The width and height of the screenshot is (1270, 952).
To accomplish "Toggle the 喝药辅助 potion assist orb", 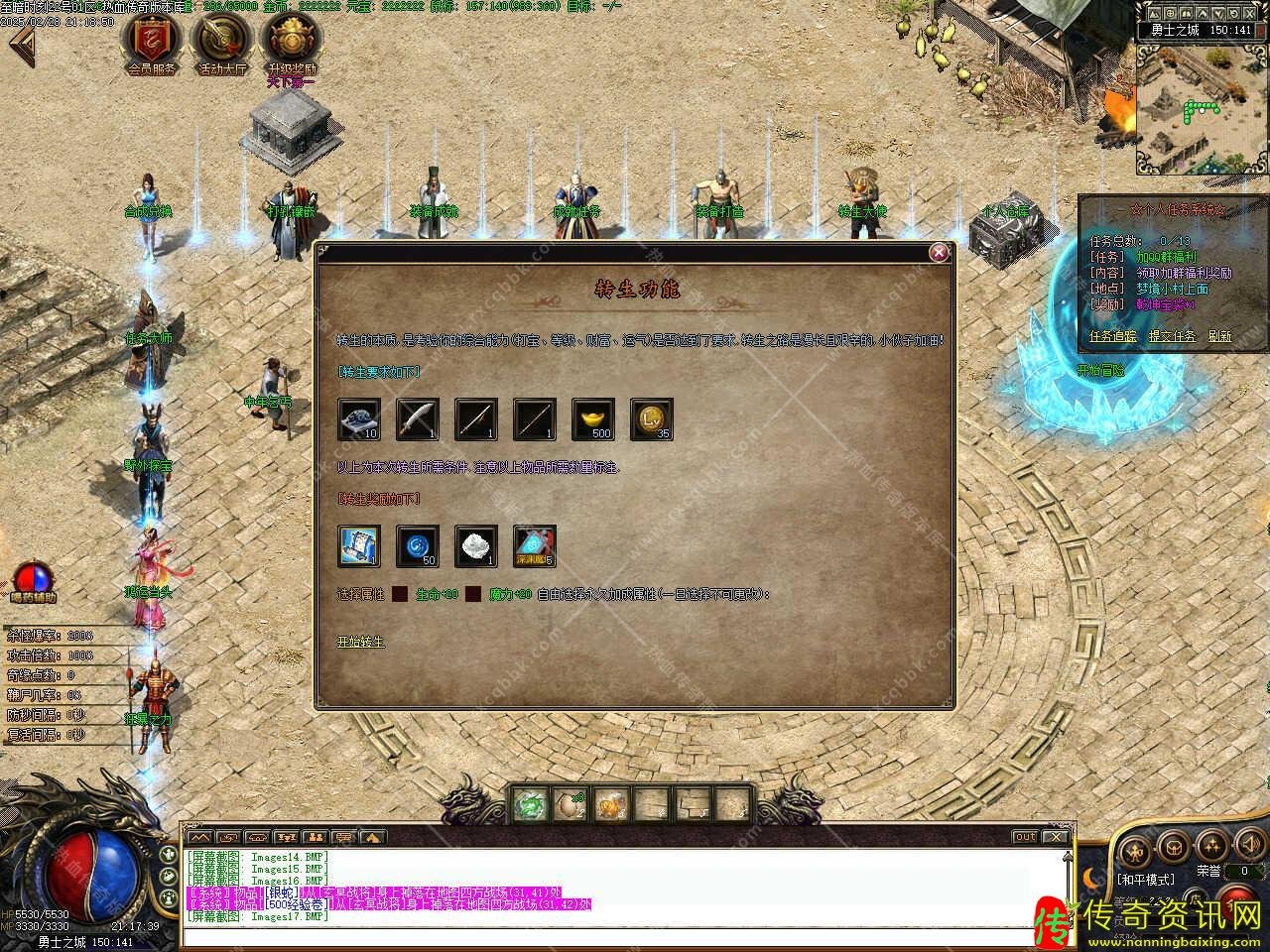I will (x=33, y=579).
